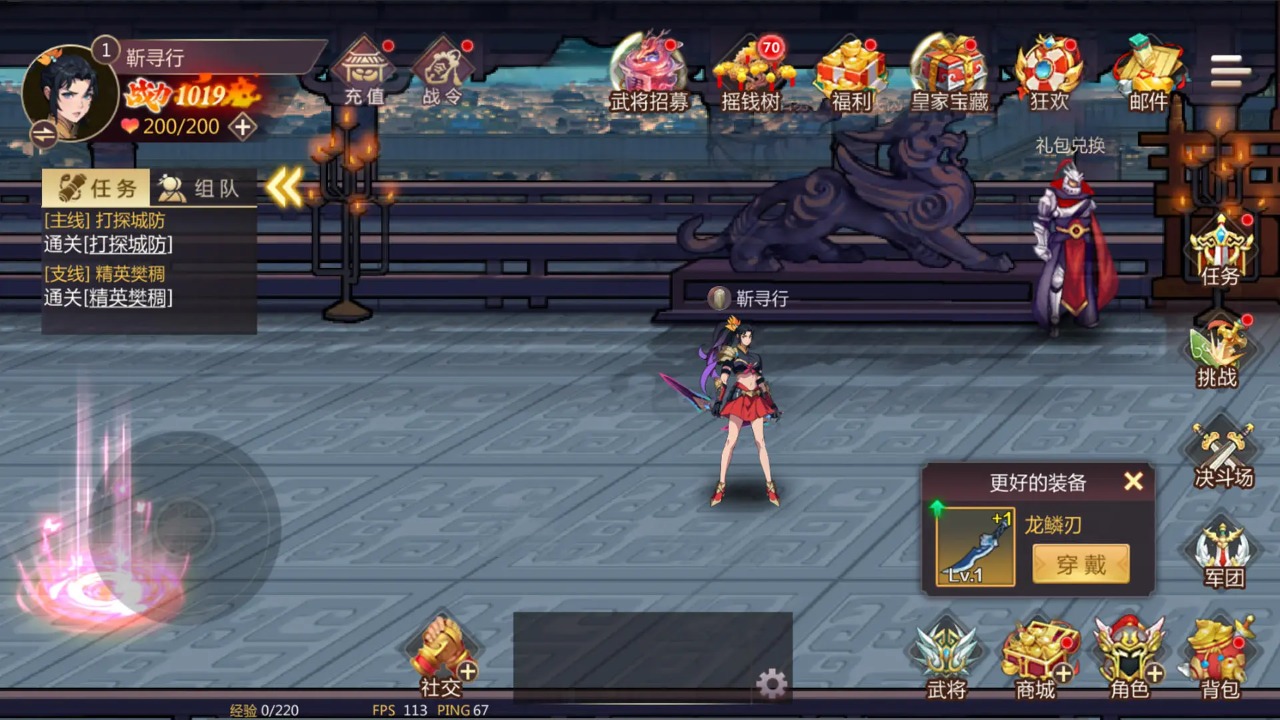Open the 社交 social menu
1280x720 pixels.
[441, 658]
